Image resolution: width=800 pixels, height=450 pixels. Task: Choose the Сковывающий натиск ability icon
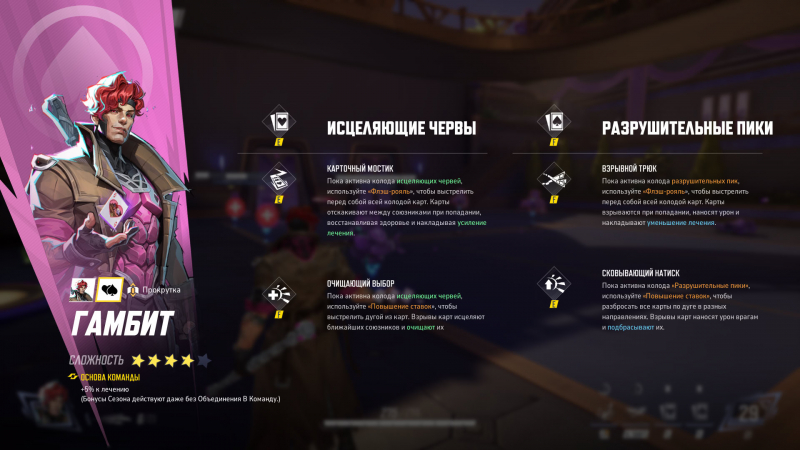(551, 285)
